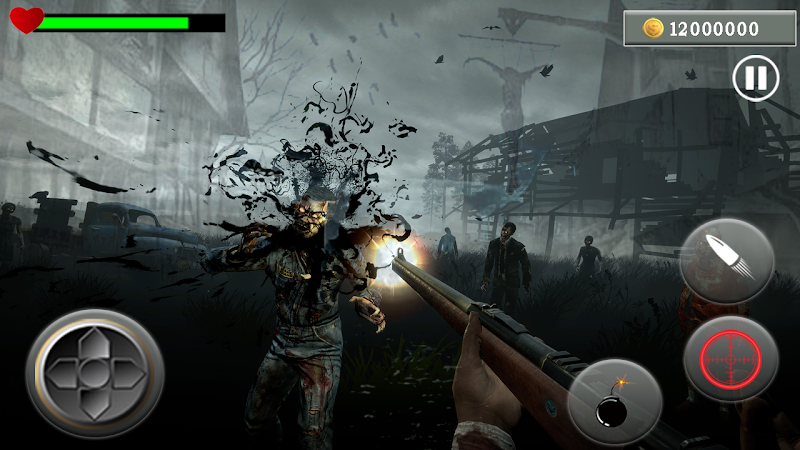The width and height of the screenshot is (800, 450).
Task: Tap the movement directional pad
Action: pyautogui.click(x=95, y=371)
